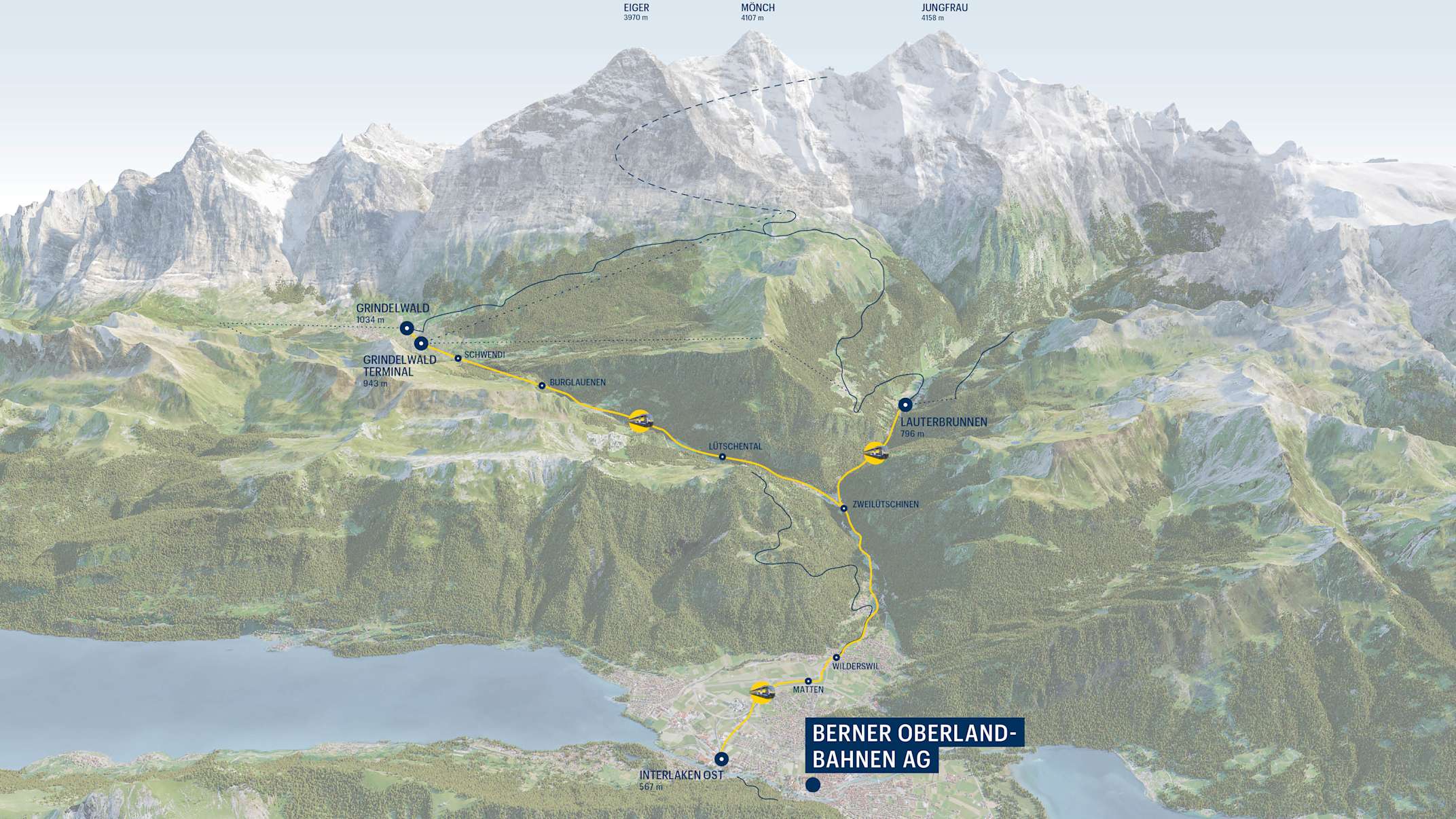Viewport: 1456px width, 819px height.
Task: Click the train icon below Lauterbrunnen
Action: point(875,452)
